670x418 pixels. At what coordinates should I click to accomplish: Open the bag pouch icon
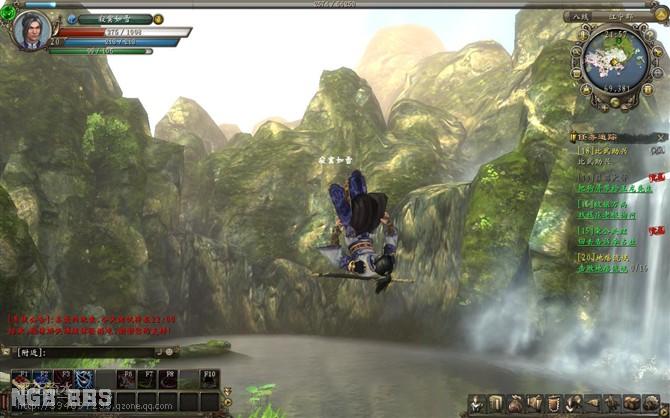pos(515,402)
